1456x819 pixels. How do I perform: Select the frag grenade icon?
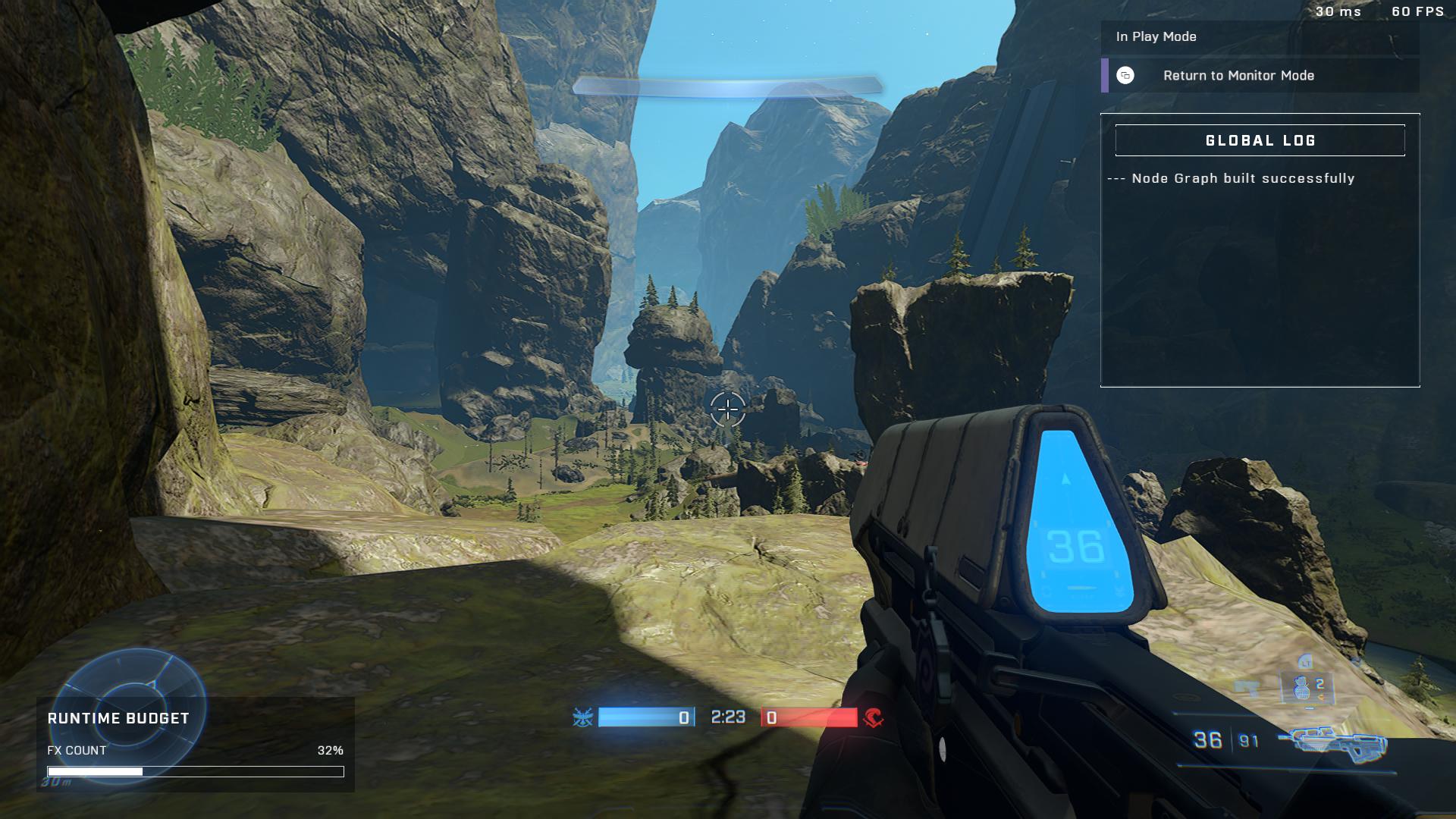[x=1302, y=688]
